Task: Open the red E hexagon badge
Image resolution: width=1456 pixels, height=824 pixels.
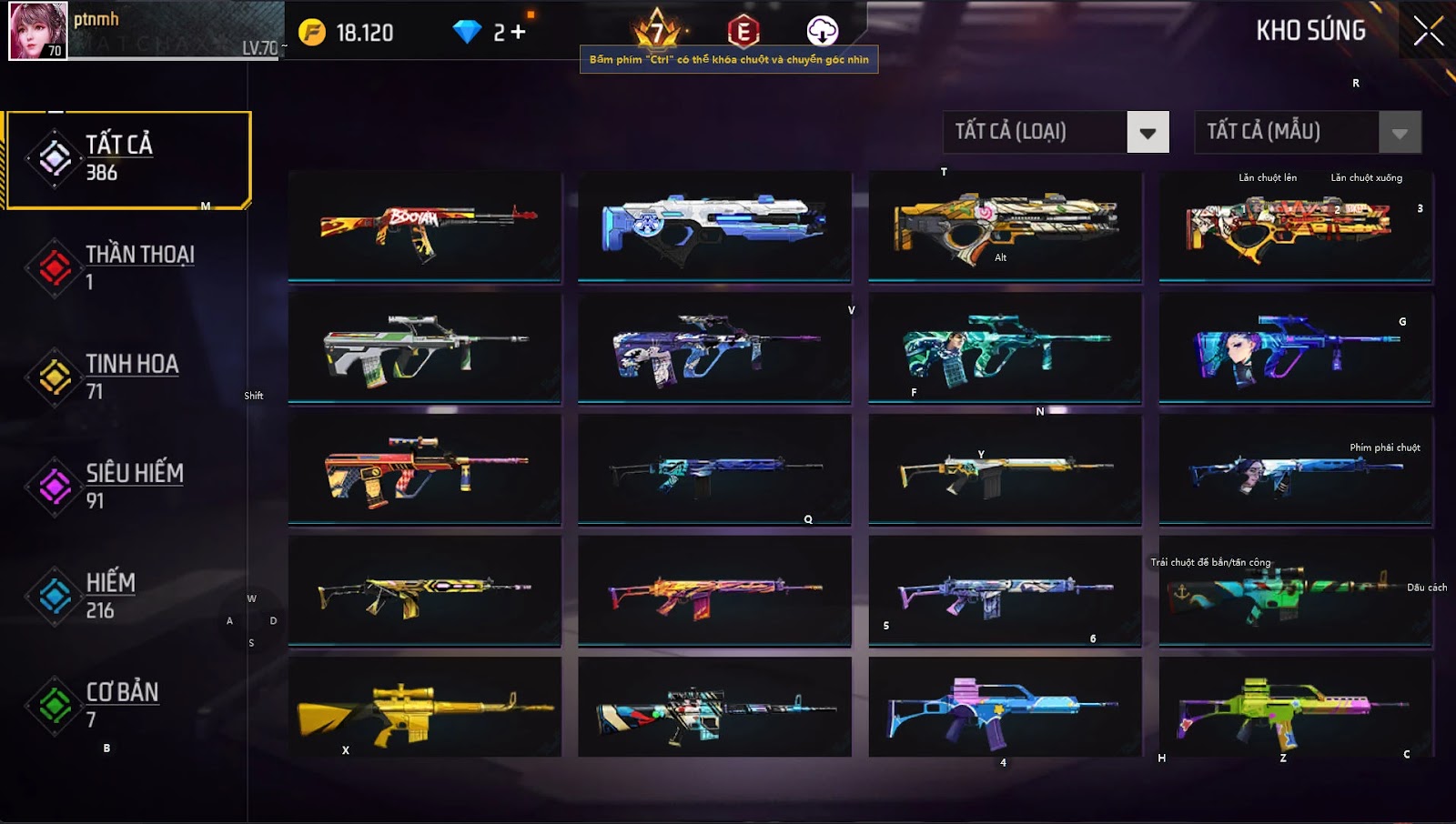Action: [x=743, y=32]
